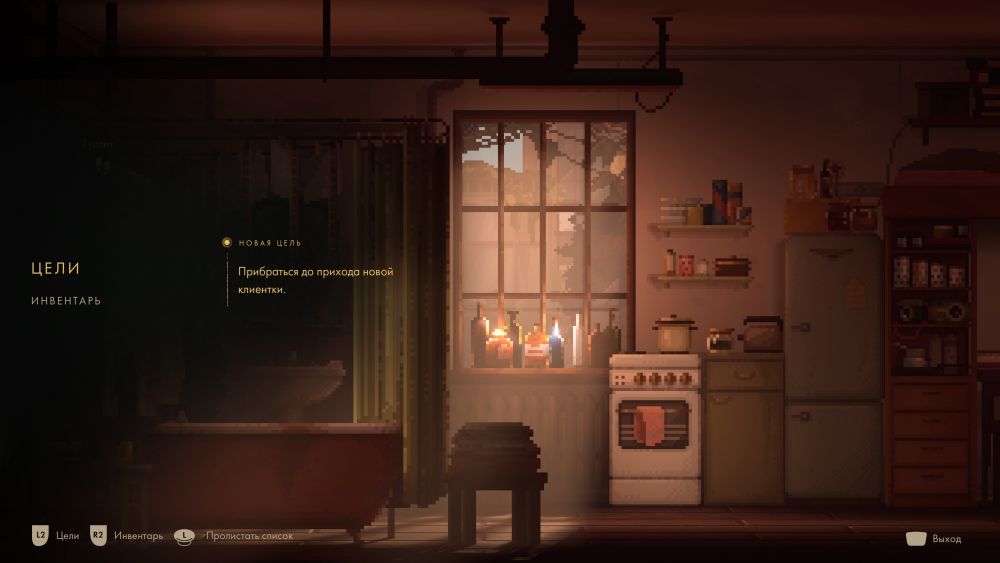Select the ЦЕЛИ menu entry
1000x563 pixels.
(55, 268)
